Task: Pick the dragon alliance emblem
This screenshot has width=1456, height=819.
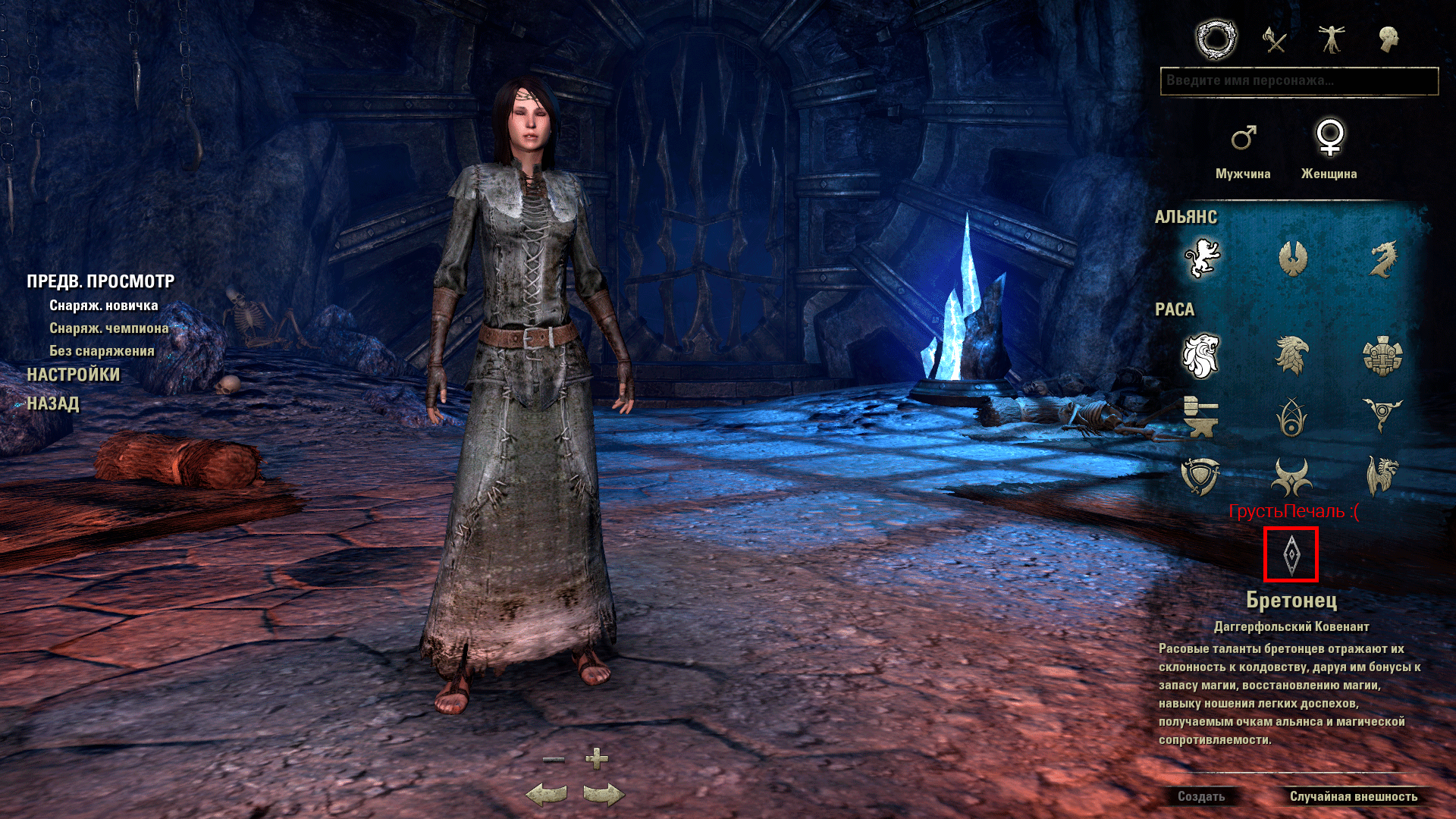Action: click(x=1382, y=259)
